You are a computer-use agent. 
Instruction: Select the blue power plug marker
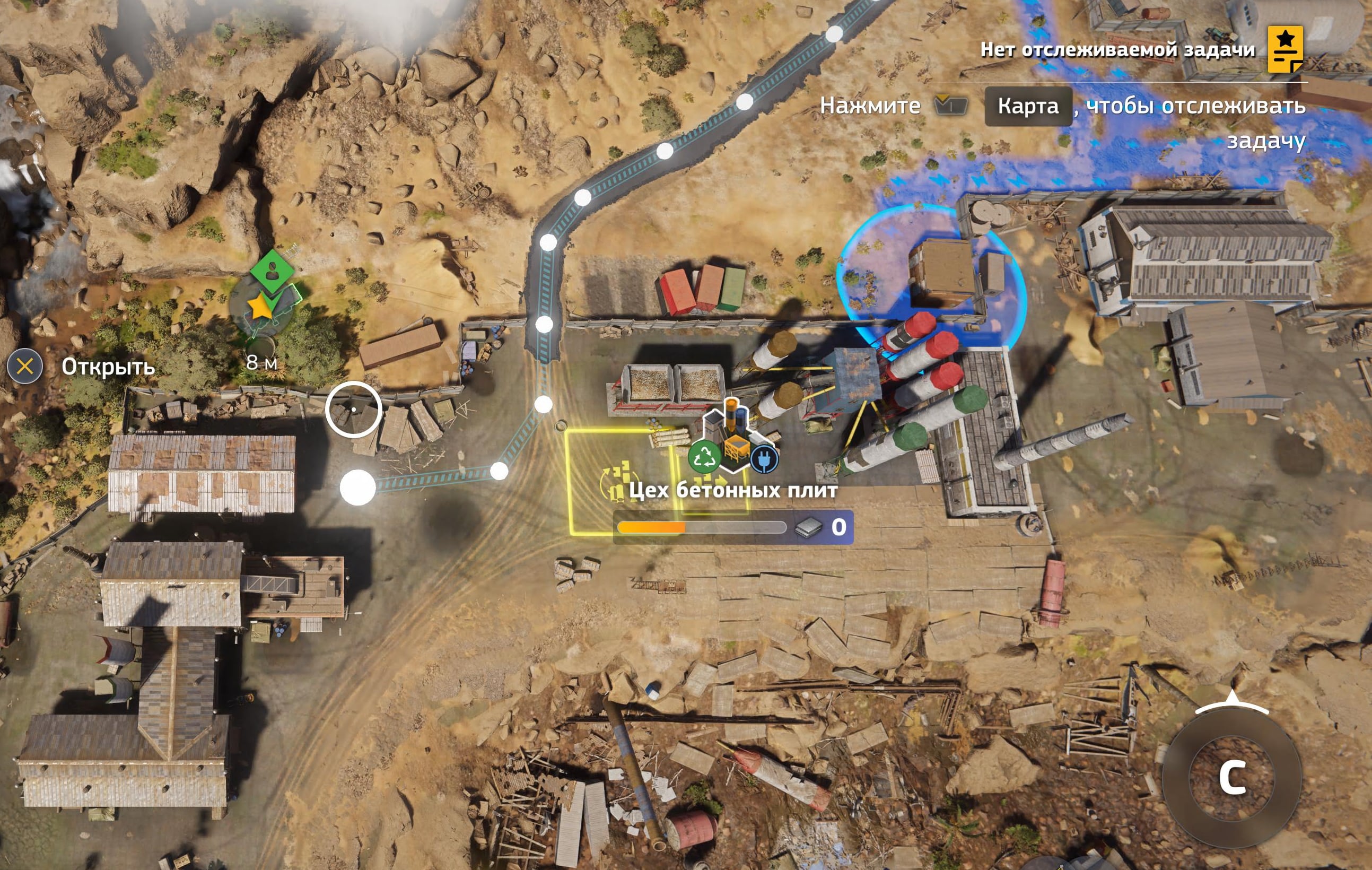tap(764, 459)
